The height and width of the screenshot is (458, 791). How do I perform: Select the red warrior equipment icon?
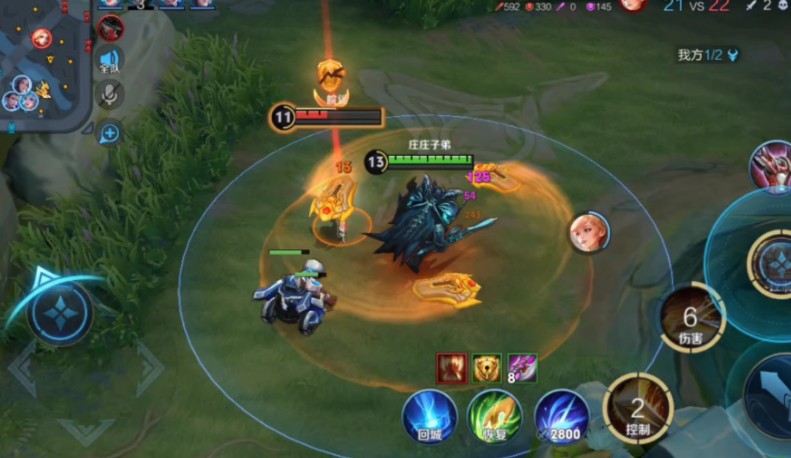(x=452, y=368)
